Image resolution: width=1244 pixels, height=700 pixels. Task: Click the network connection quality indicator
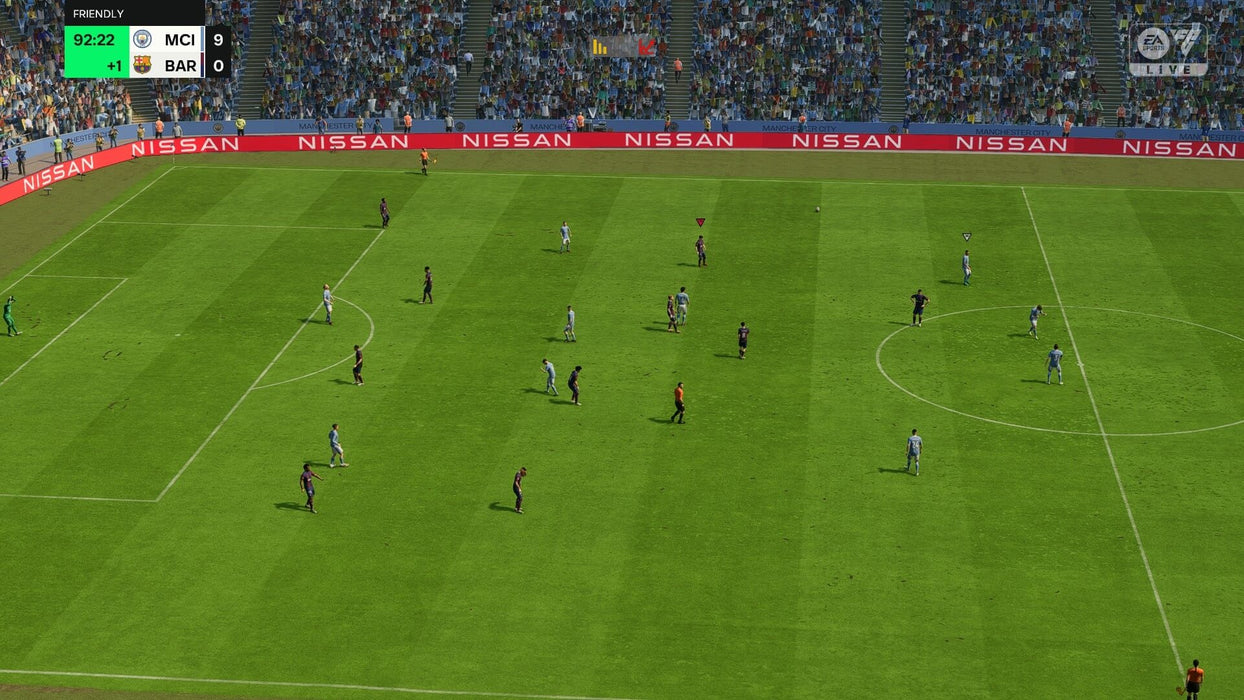622,47
